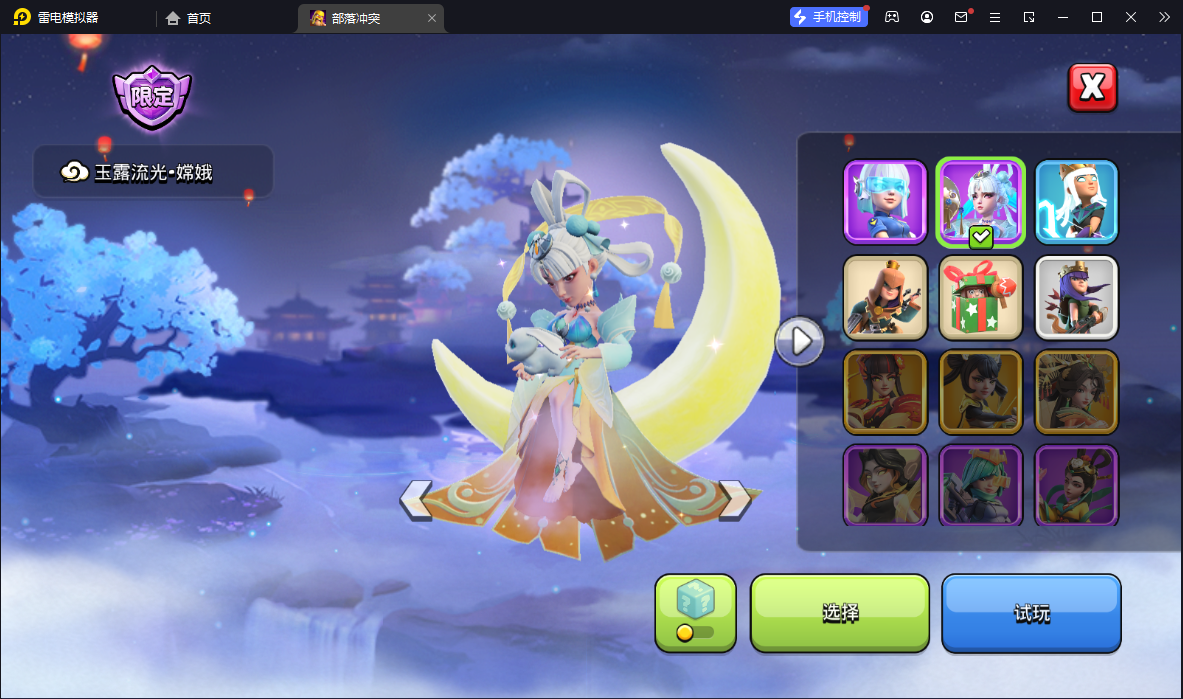
Task: Open the emulator 首页 home tab
Action: click(189, 18)
